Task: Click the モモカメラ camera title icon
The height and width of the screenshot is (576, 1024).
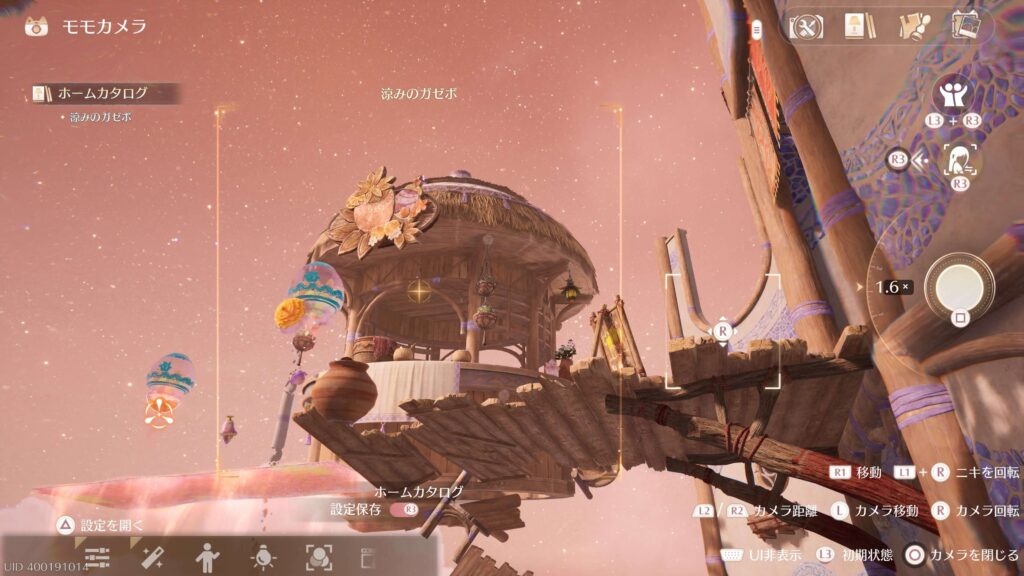Action: 37,26
